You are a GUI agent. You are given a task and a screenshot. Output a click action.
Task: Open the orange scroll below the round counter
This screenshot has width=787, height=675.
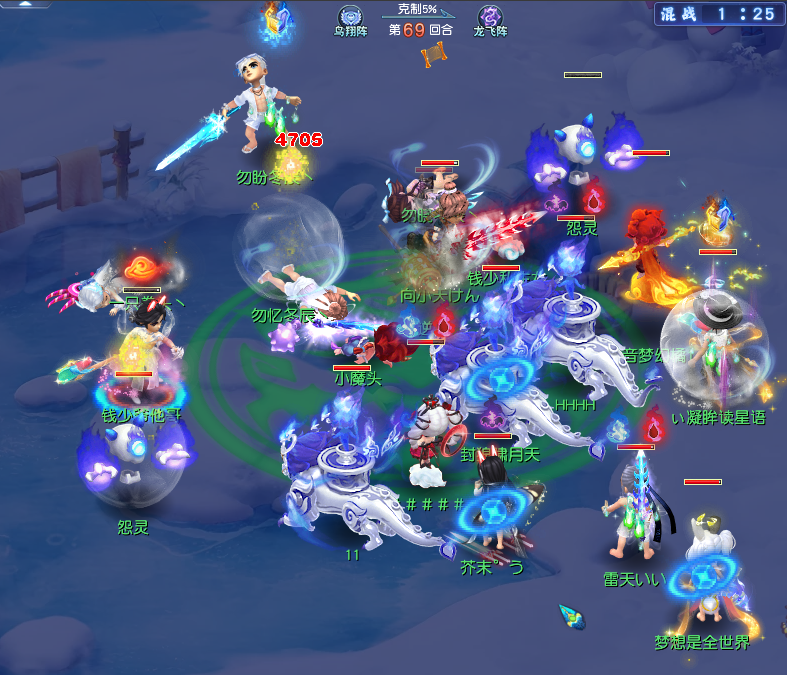coord(433,55)
